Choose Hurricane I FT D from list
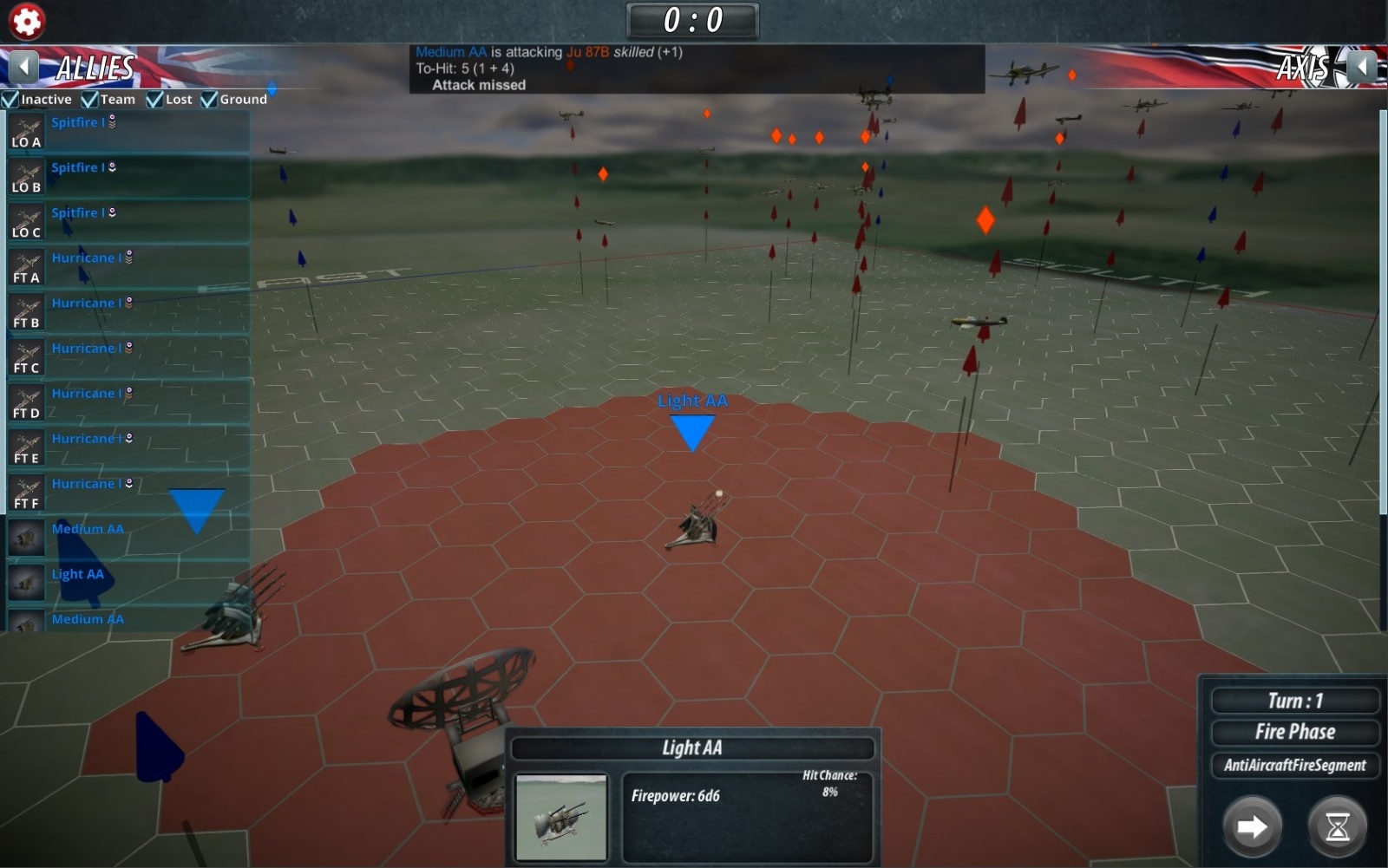This screenshot has width=1388, height=868. click(x=128, y=402)
